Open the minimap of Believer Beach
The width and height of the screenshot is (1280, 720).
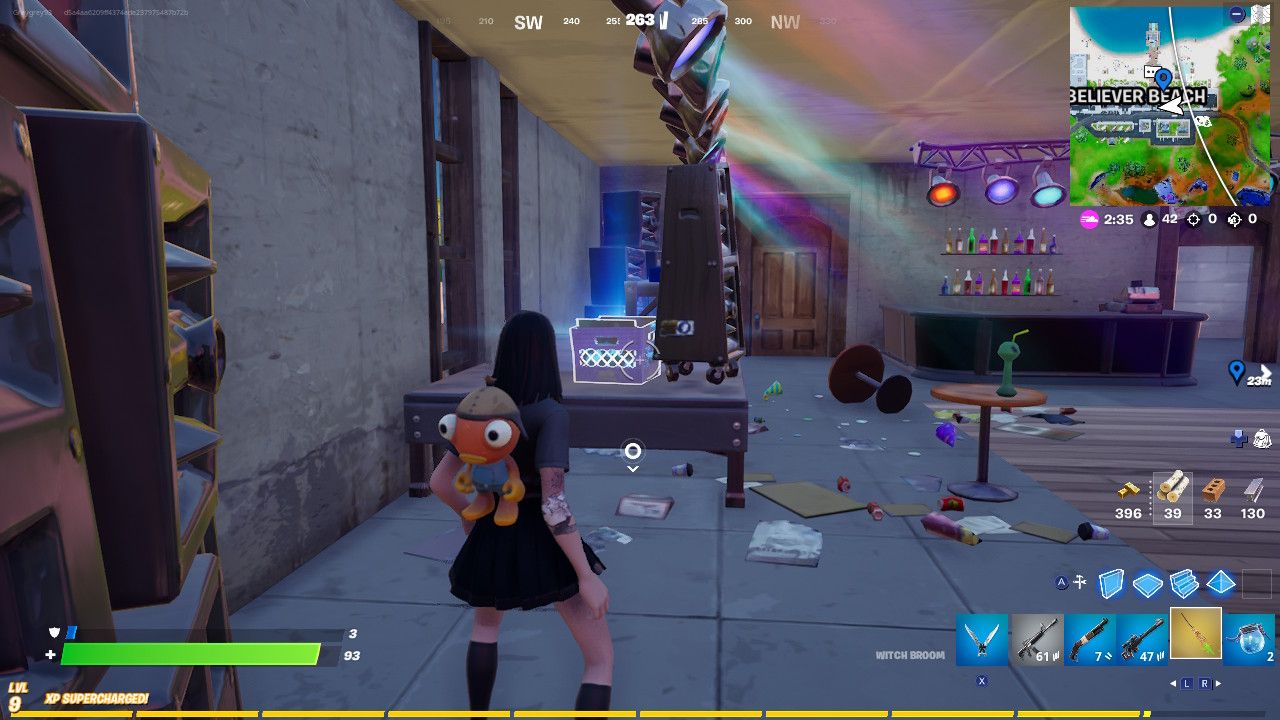[x=1165, y=100]
